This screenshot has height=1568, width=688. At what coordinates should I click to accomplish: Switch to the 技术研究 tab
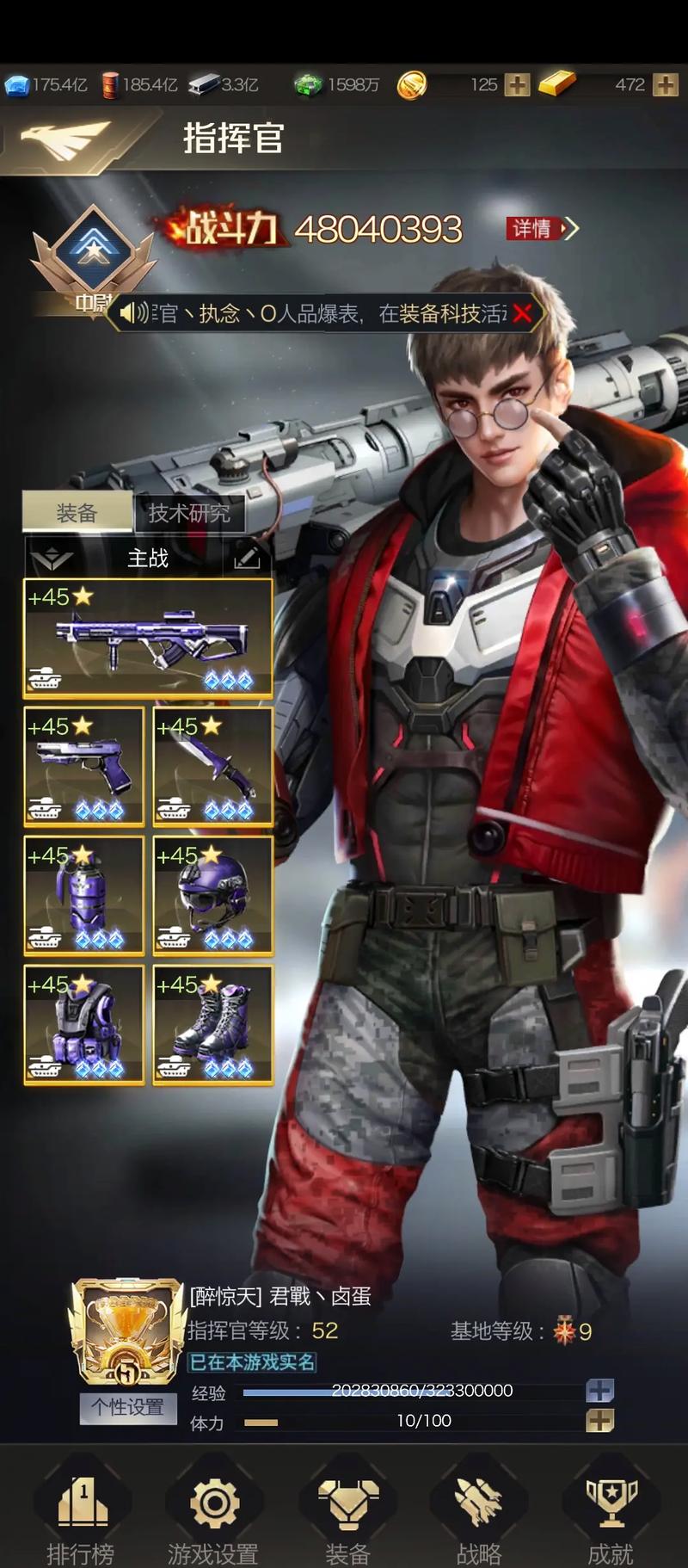click(x=189, y=514)
